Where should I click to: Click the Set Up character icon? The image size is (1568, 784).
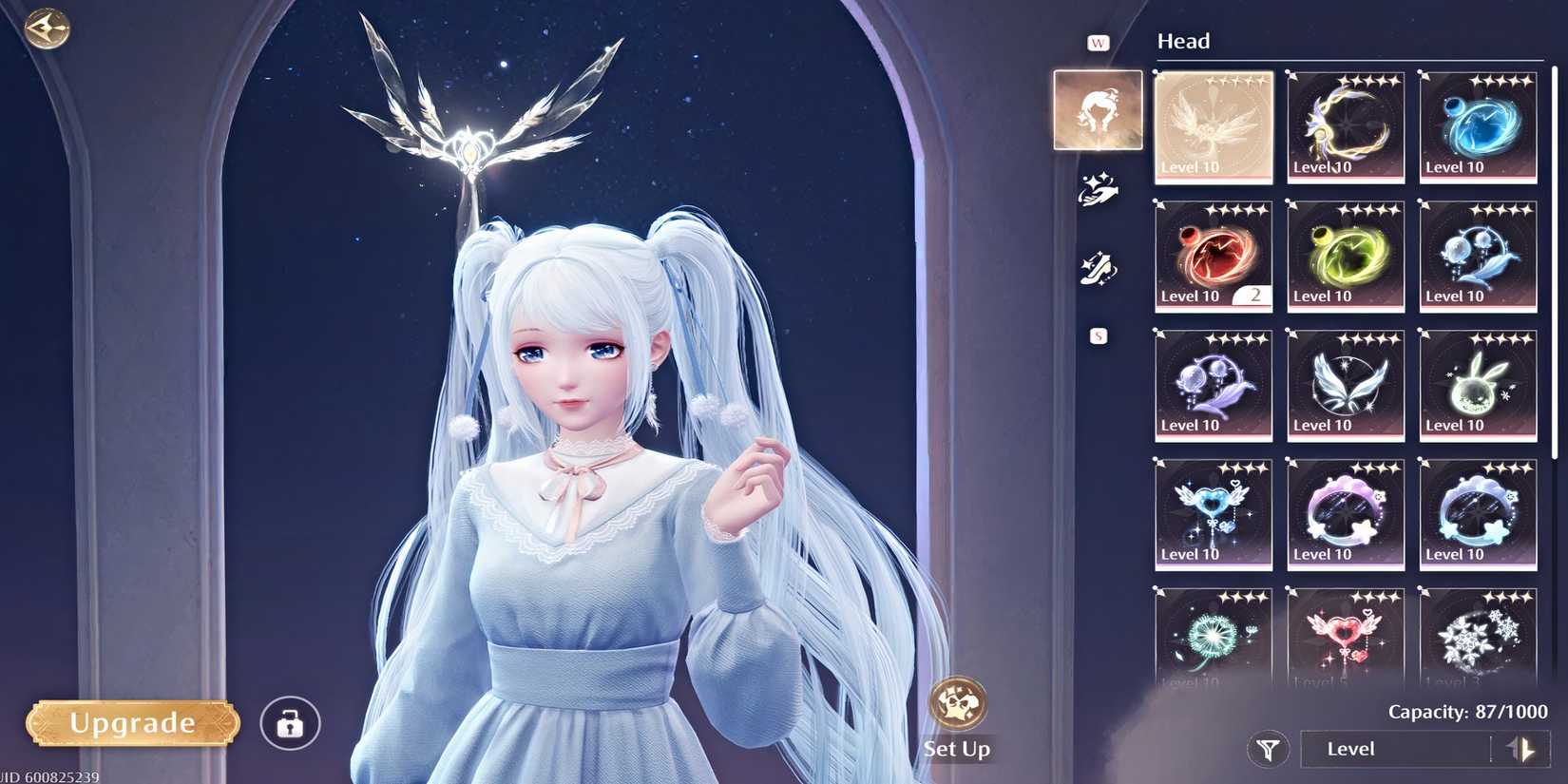[x=957, y=705]
